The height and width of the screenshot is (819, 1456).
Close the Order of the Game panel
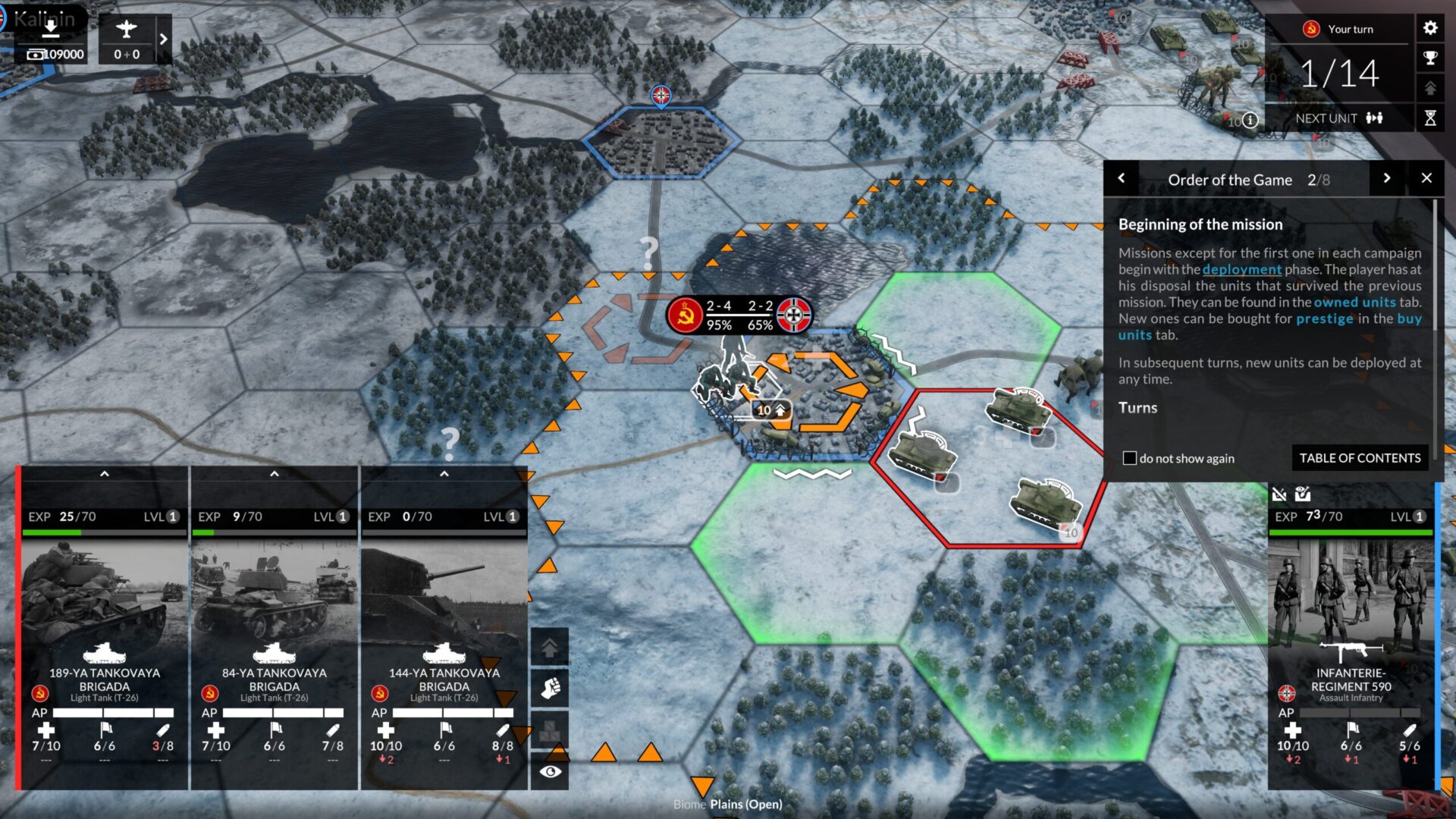point(1426,178)
